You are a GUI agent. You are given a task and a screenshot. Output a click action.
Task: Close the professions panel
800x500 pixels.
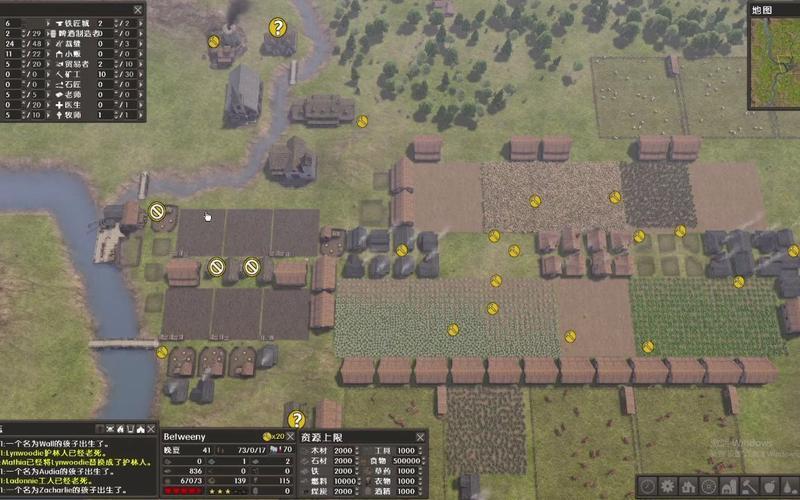click(138, 8)
